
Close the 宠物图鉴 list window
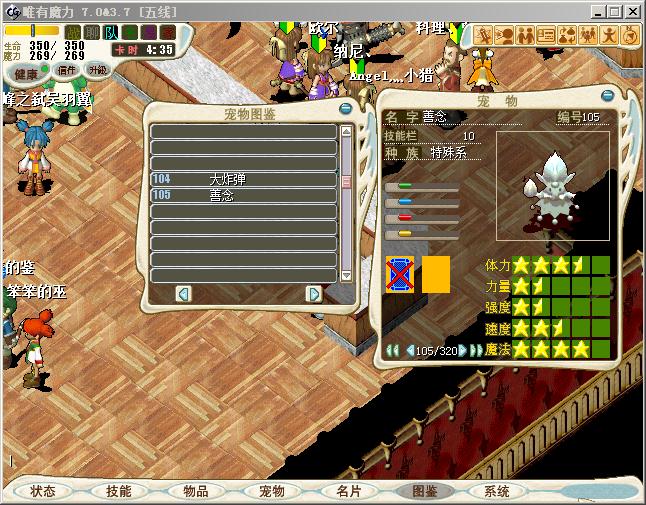coord(346,108)
